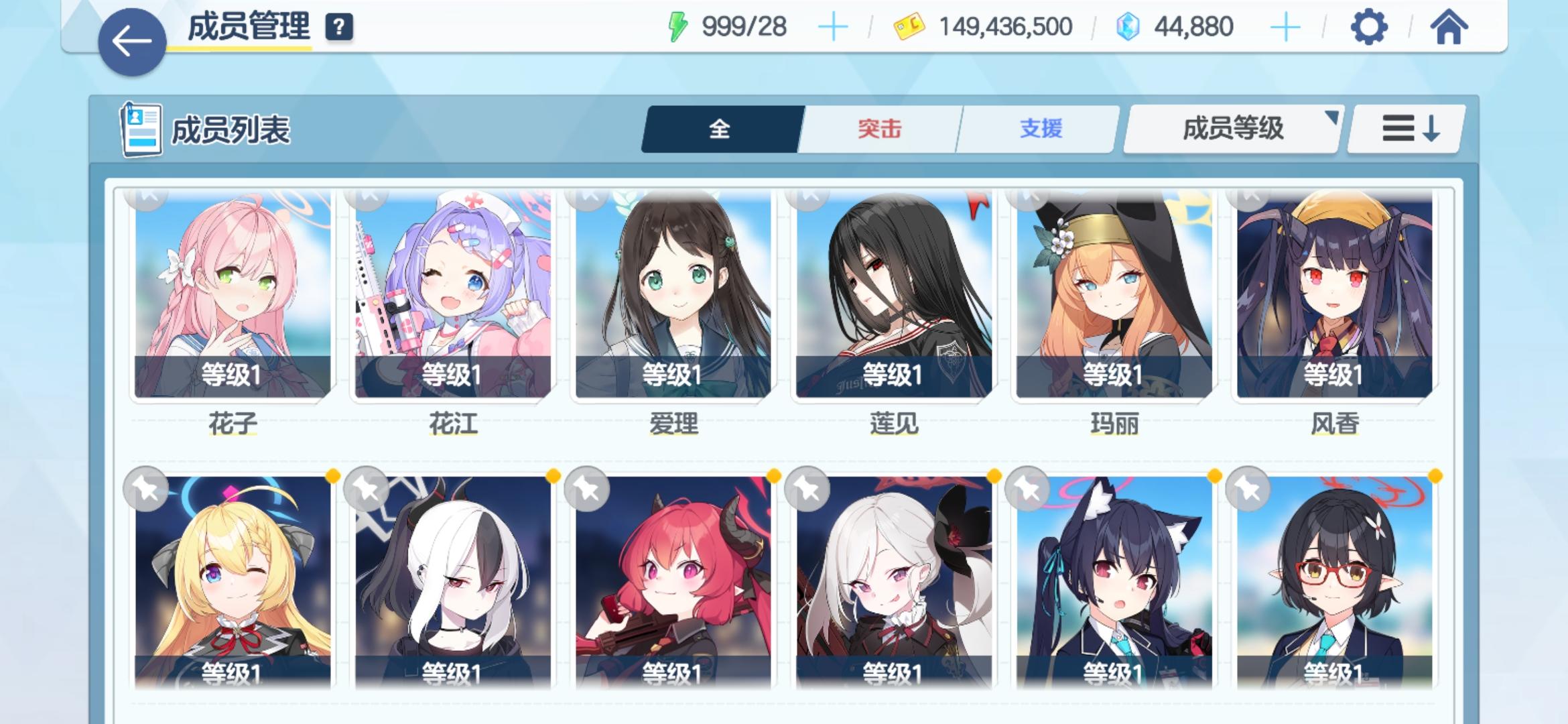
Task: Click the sort order icon with down arrow
Action: (x=1405, y=127)
